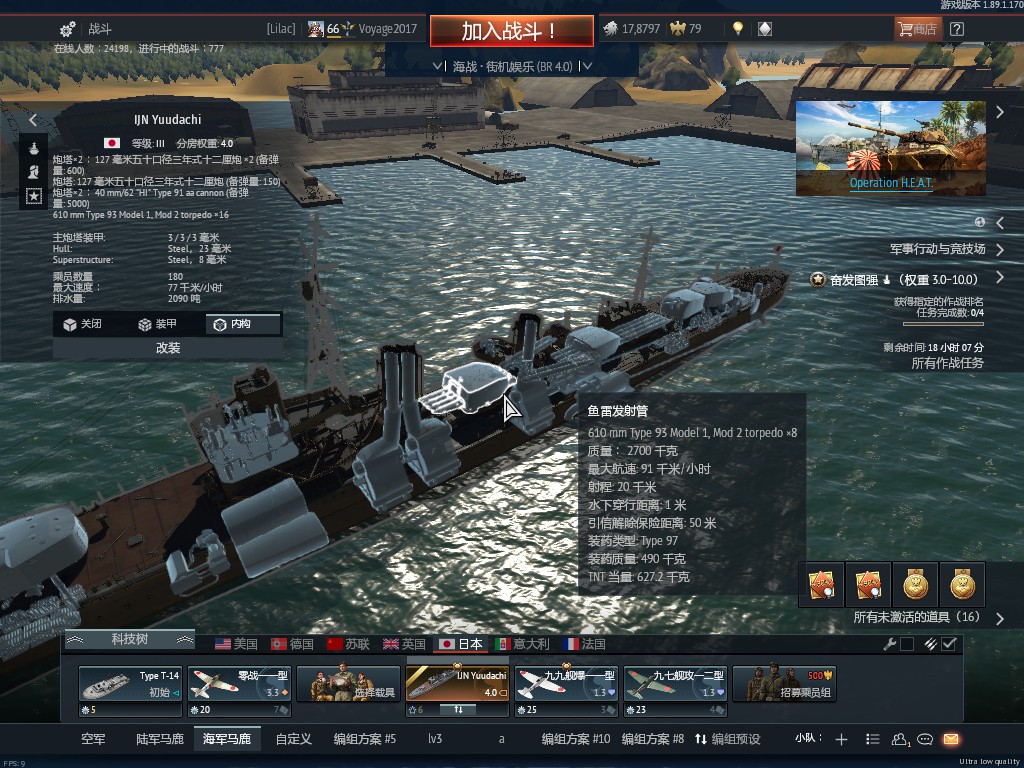Switch to the 美国 nation tab

click(x=236, y=644)
